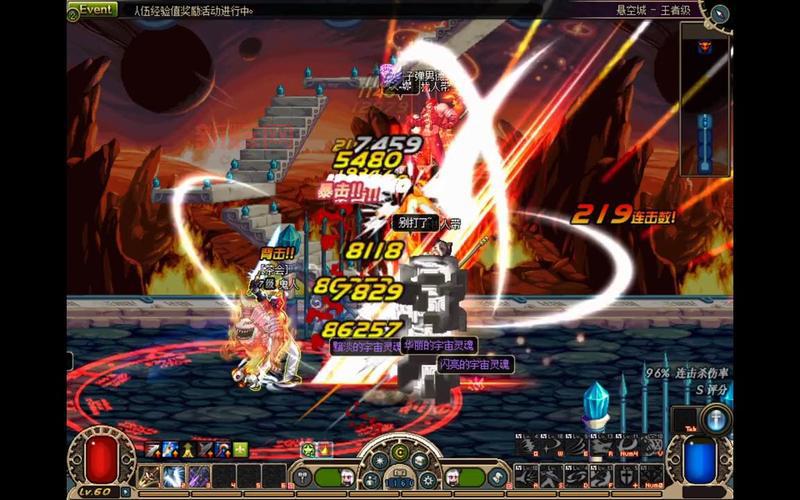Click the party member portrait
Screen dimensions: 800x500
point(453,476)
